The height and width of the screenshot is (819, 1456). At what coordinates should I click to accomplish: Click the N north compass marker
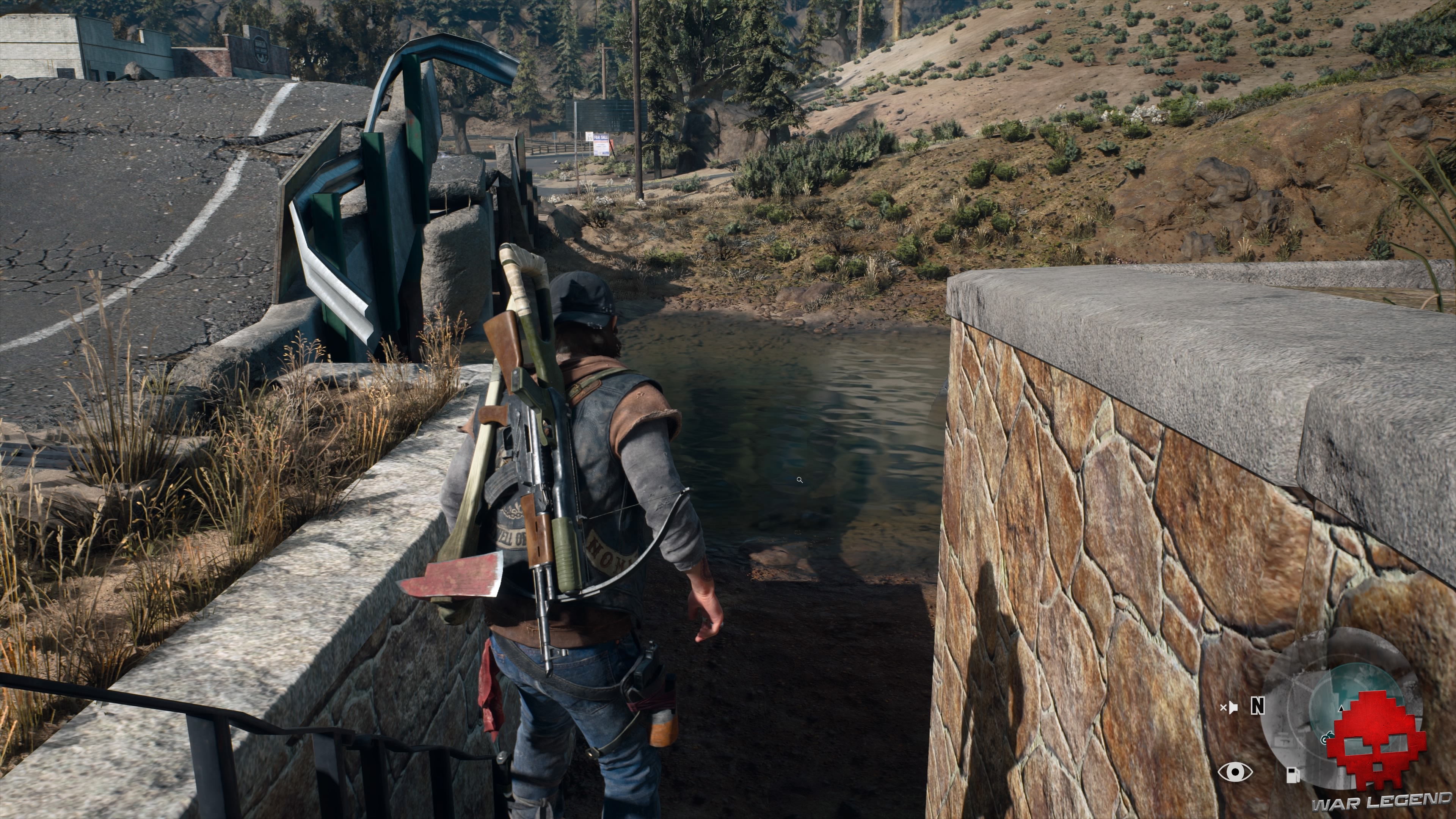coord(1258,706)
